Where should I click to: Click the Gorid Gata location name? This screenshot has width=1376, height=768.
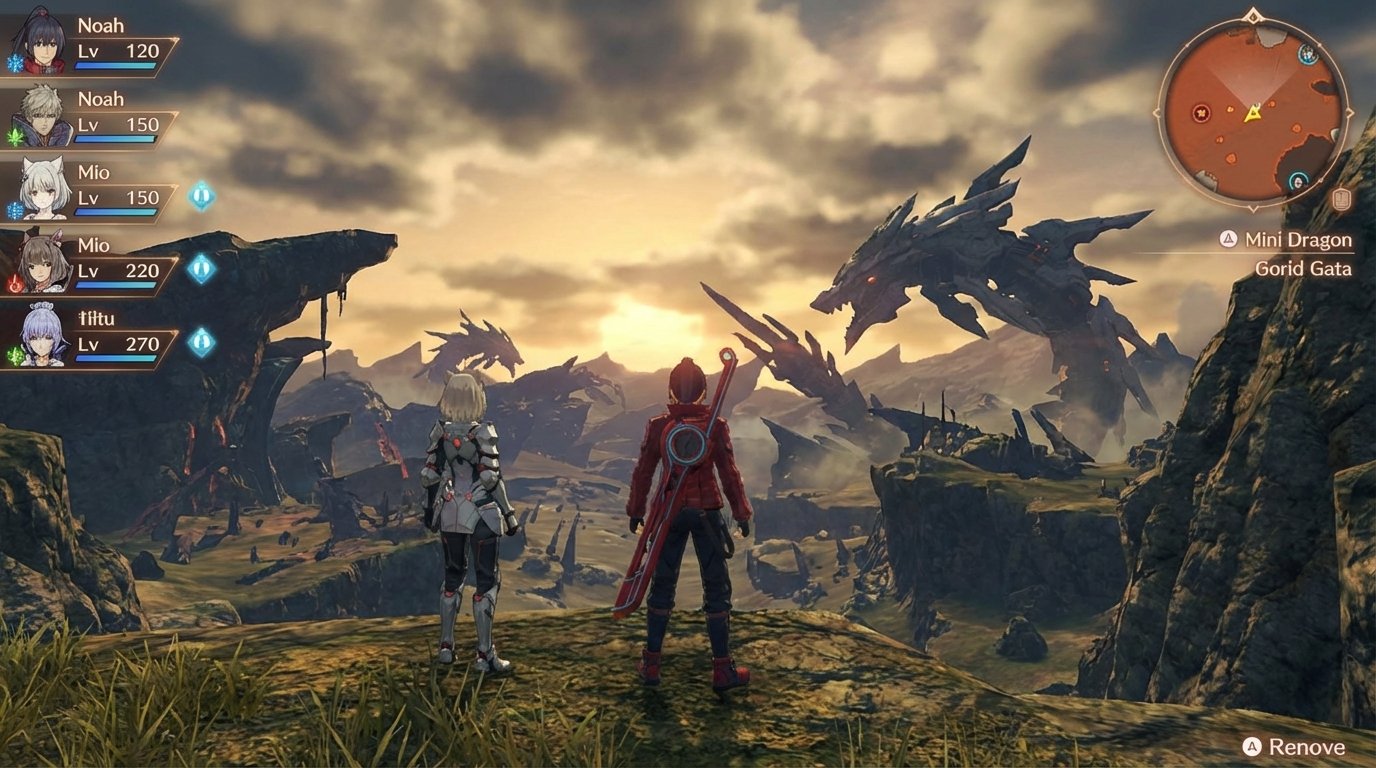[1305, 268]
